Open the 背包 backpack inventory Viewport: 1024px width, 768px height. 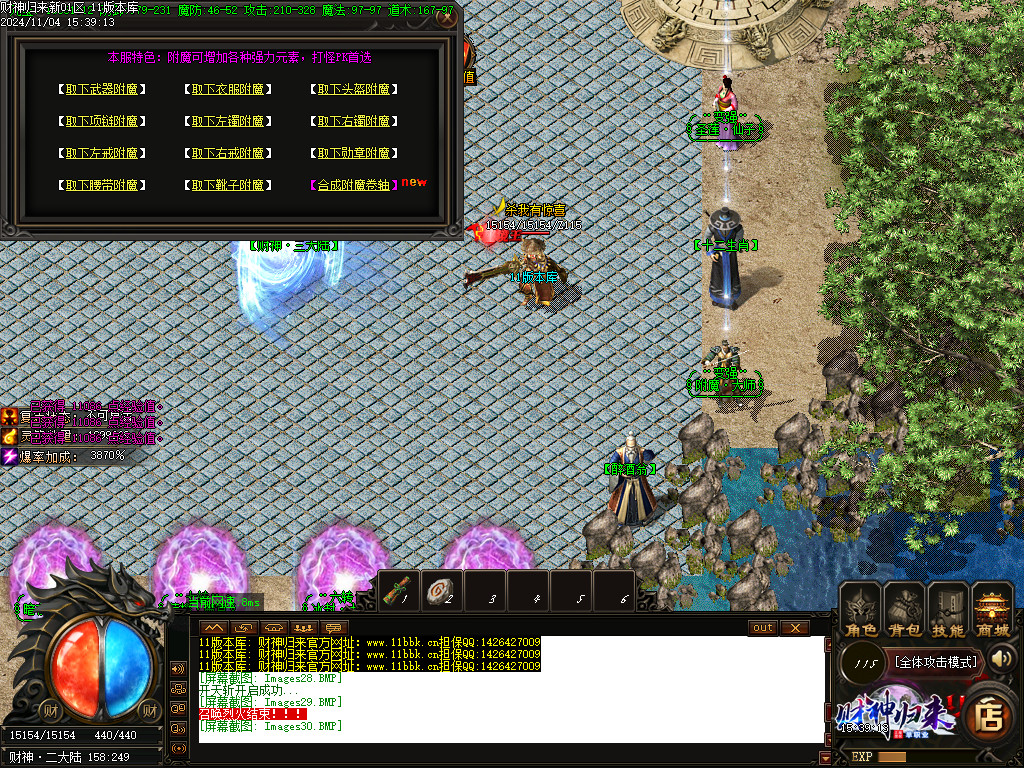(x=905, y=609)
